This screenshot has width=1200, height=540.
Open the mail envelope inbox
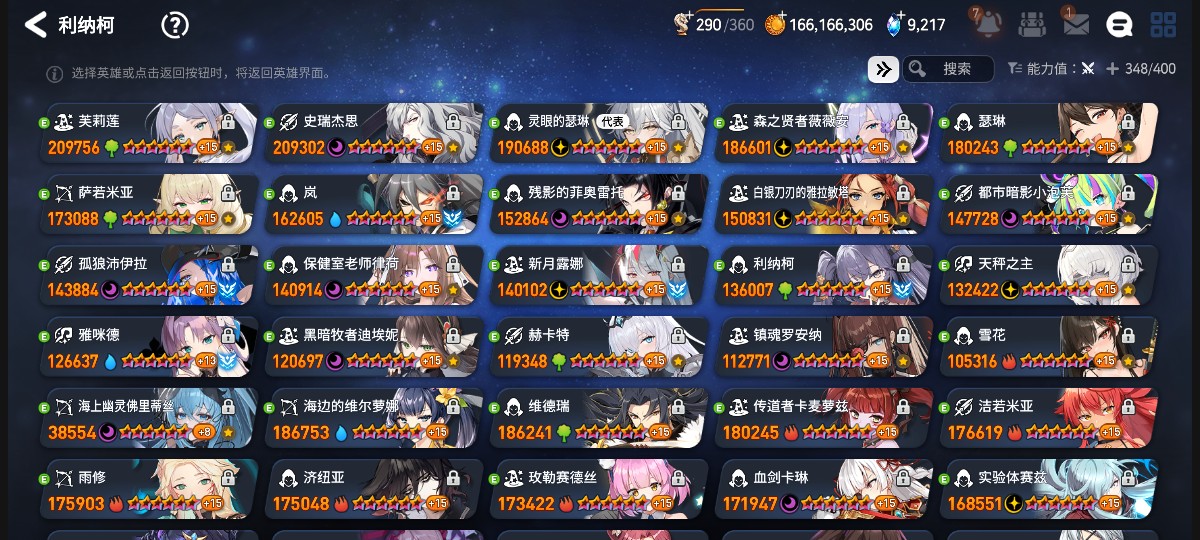tap(1076, 25)
